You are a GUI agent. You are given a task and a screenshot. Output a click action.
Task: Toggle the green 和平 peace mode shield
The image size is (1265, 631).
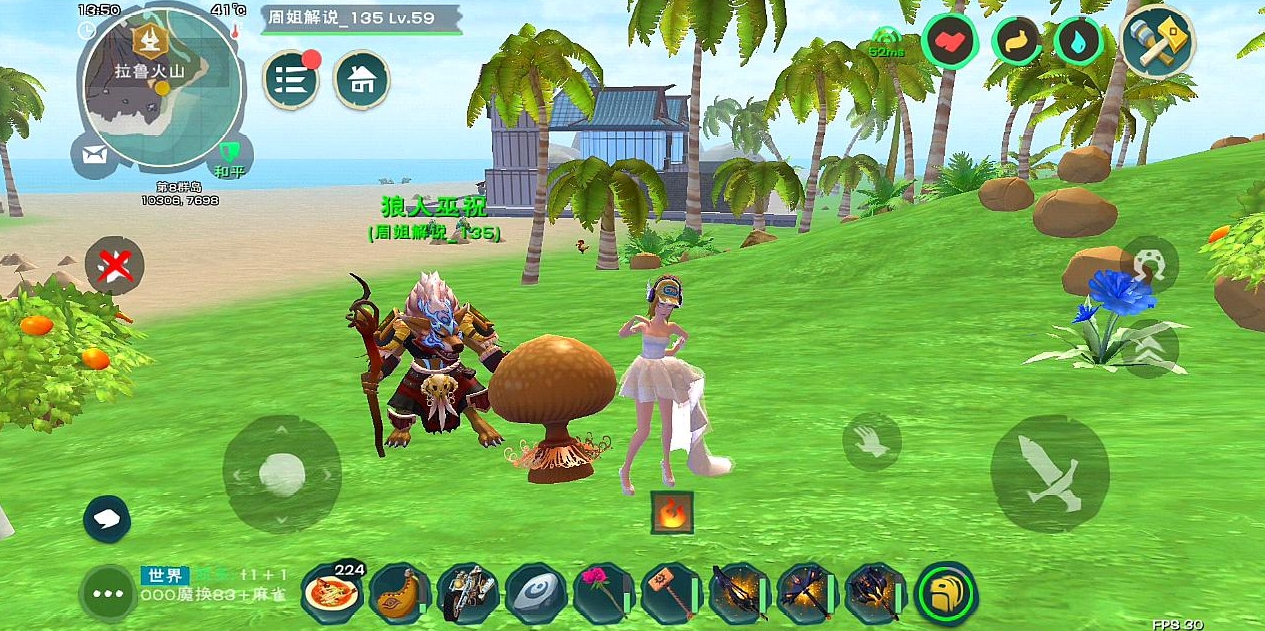pos(227,155)
